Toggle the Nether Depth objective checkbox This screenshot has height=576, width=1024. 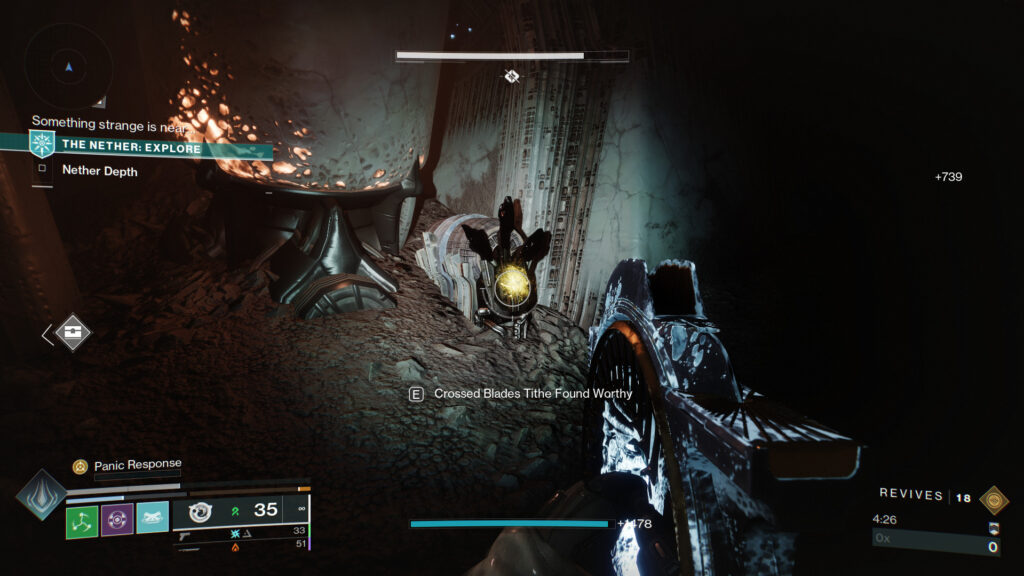(42, 169)
